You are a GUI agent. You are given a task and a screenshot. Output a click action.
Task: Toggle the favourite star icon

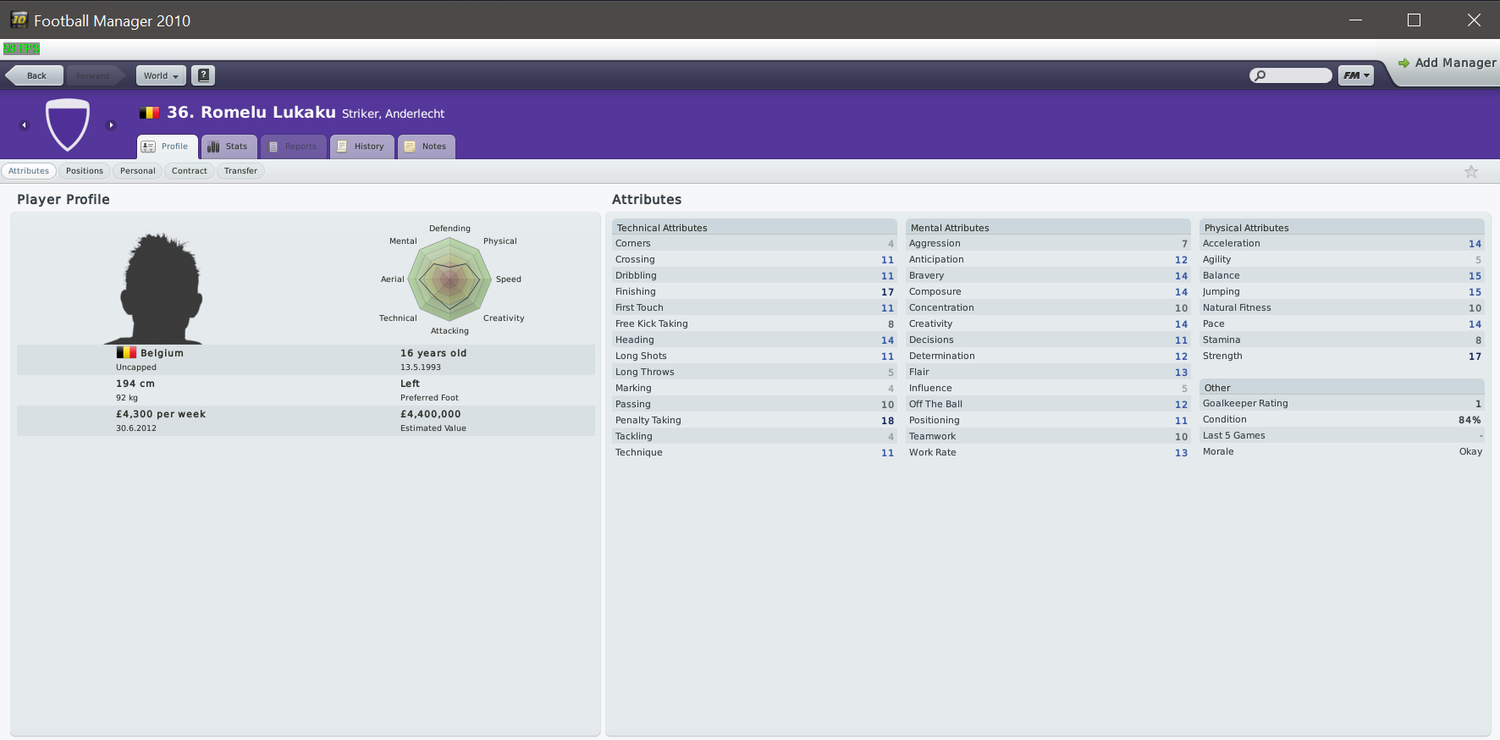click(1471, 172)
